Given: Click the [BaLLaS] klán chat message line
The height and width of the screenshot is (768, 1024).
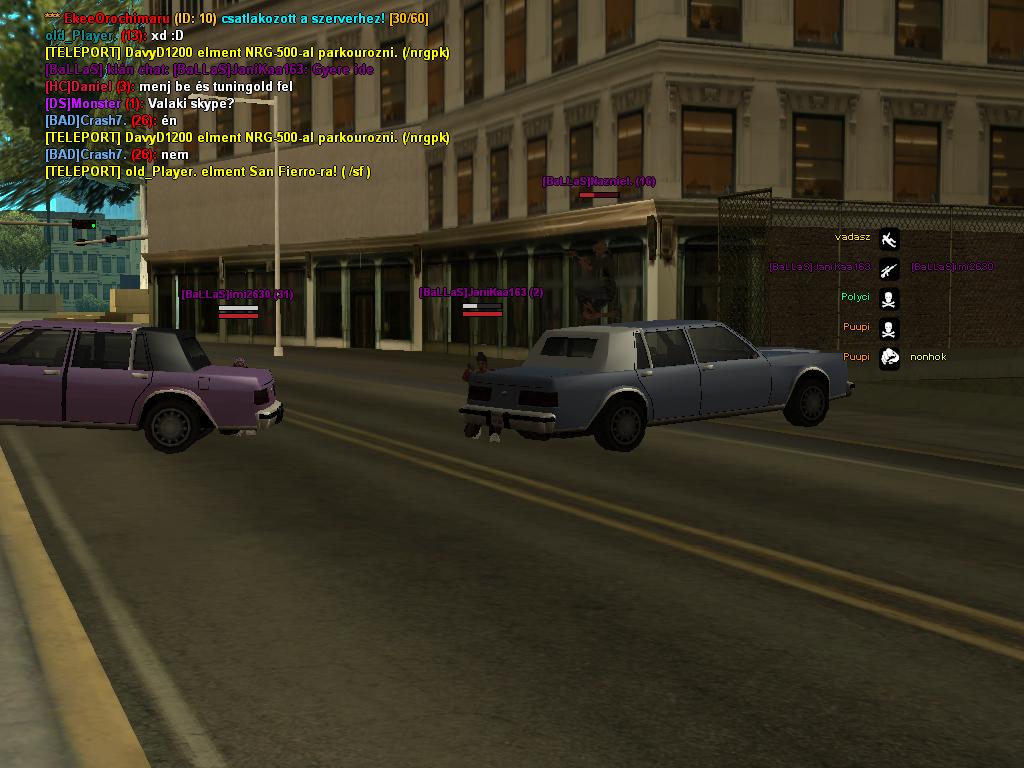Looking at the screenshot, I should pyautogui.click(x=209, y=70).
